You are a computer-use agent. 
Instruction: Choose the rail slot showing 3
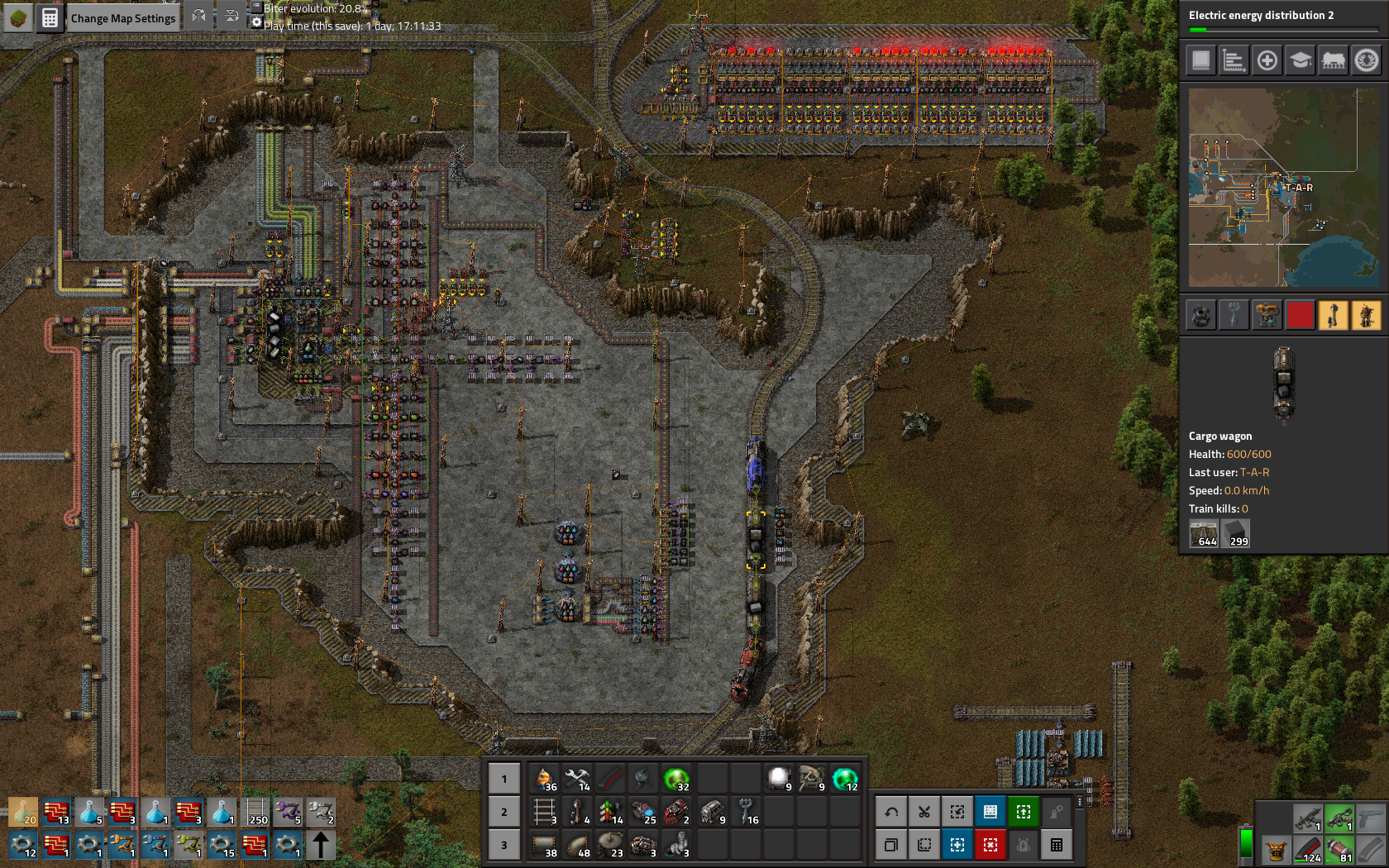pos(544,812)
